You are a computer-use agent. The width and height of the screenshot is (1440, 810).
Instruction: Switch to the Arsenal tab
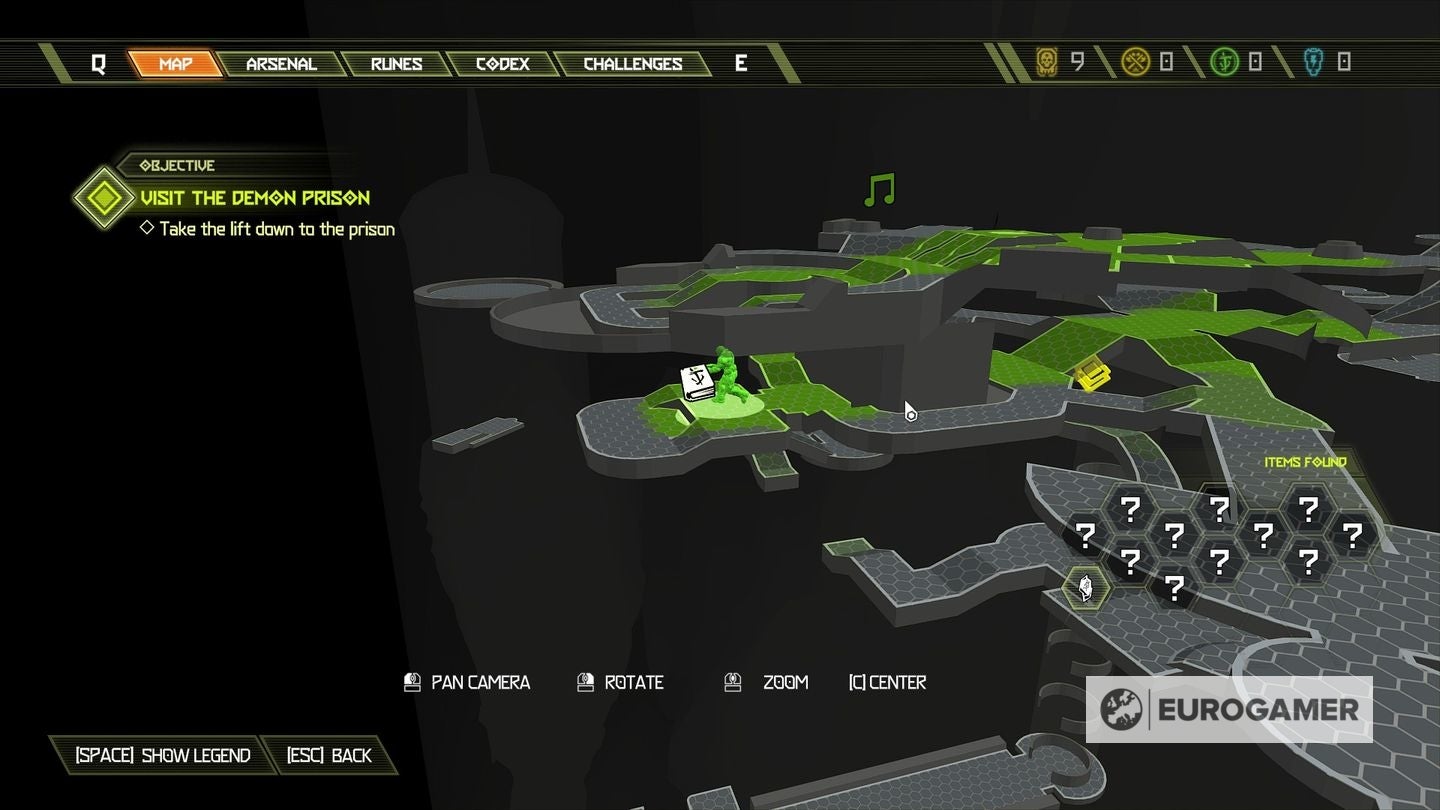(x=281, y=64)
